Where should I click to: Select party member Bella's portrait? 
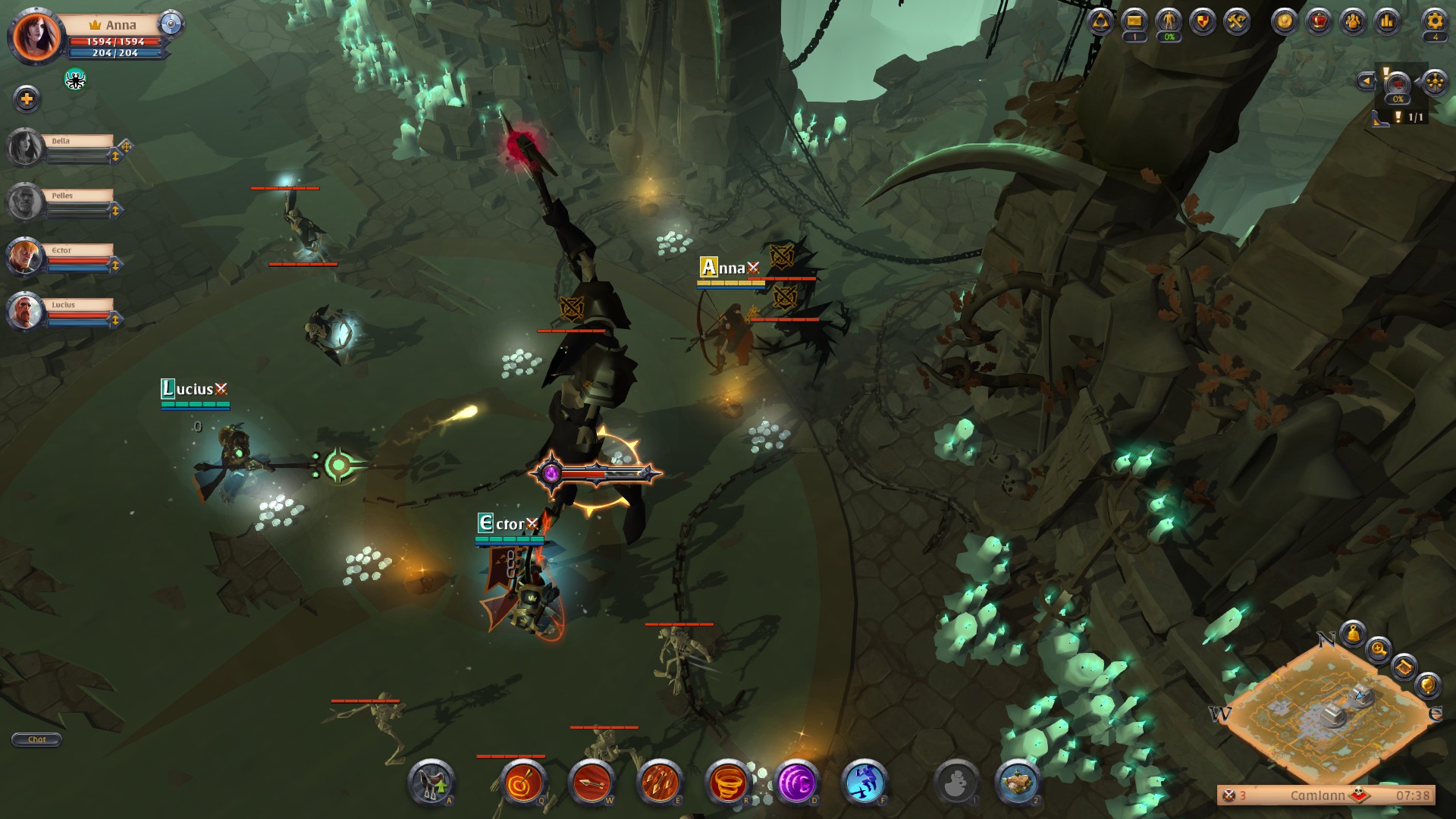(x=25, y=146)
